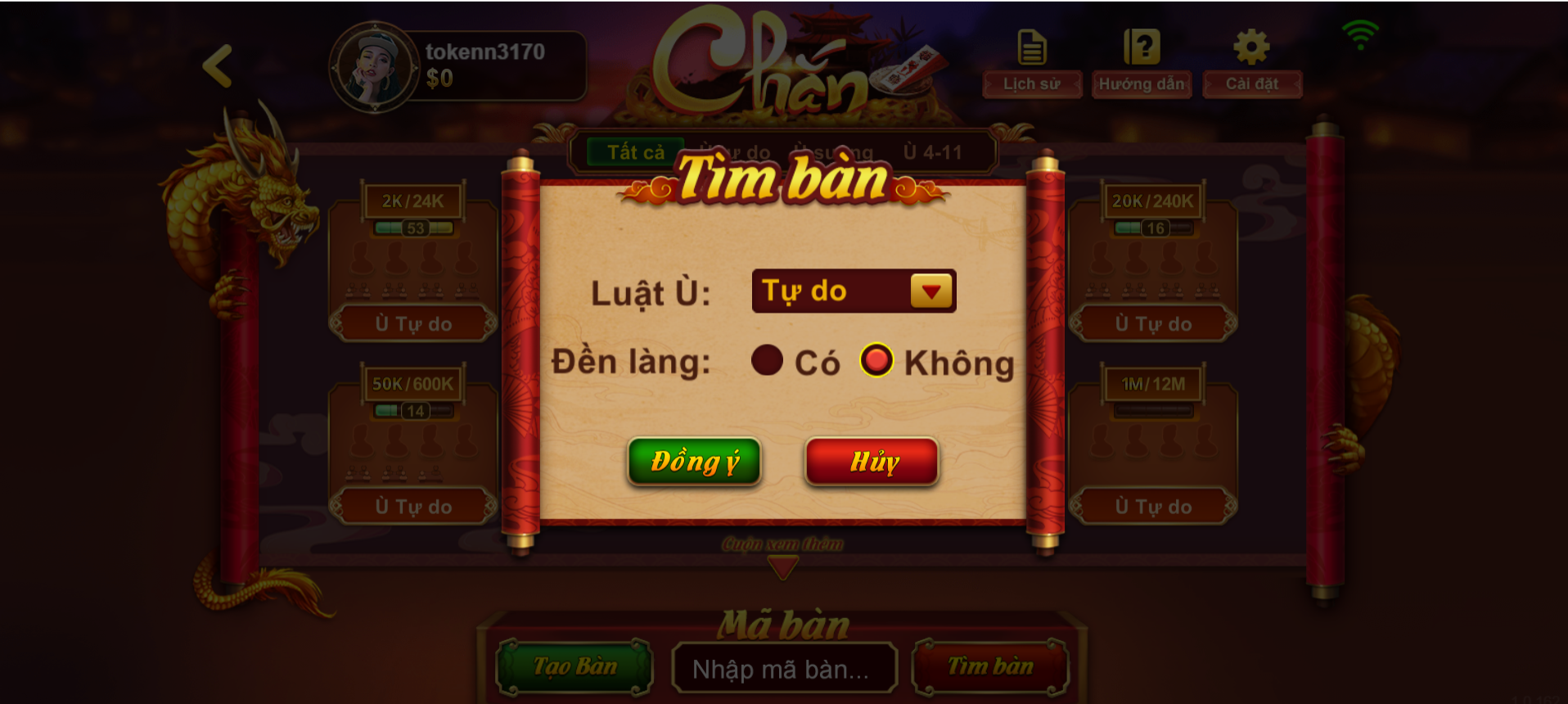The height and width of the screenshot is (704, 1568).
Task: Select the Có radio button for Đền làng
Action: click(766, 360)
